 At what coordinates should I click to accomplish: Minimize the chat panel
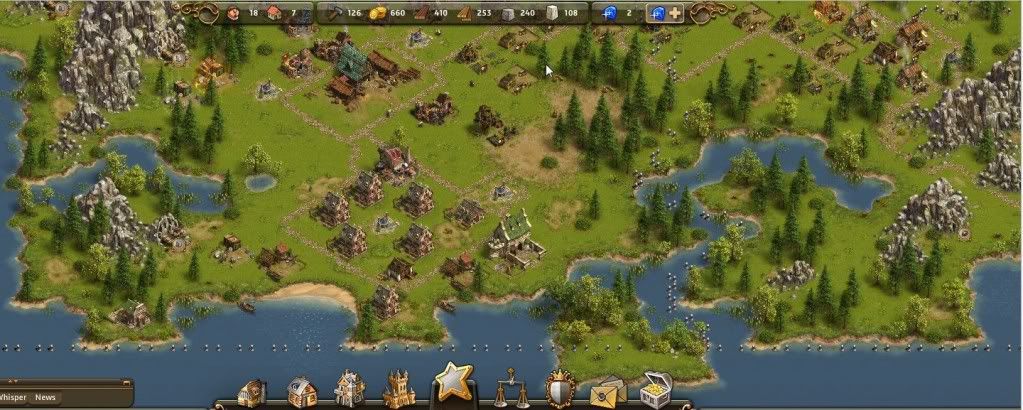click(126, 383)
